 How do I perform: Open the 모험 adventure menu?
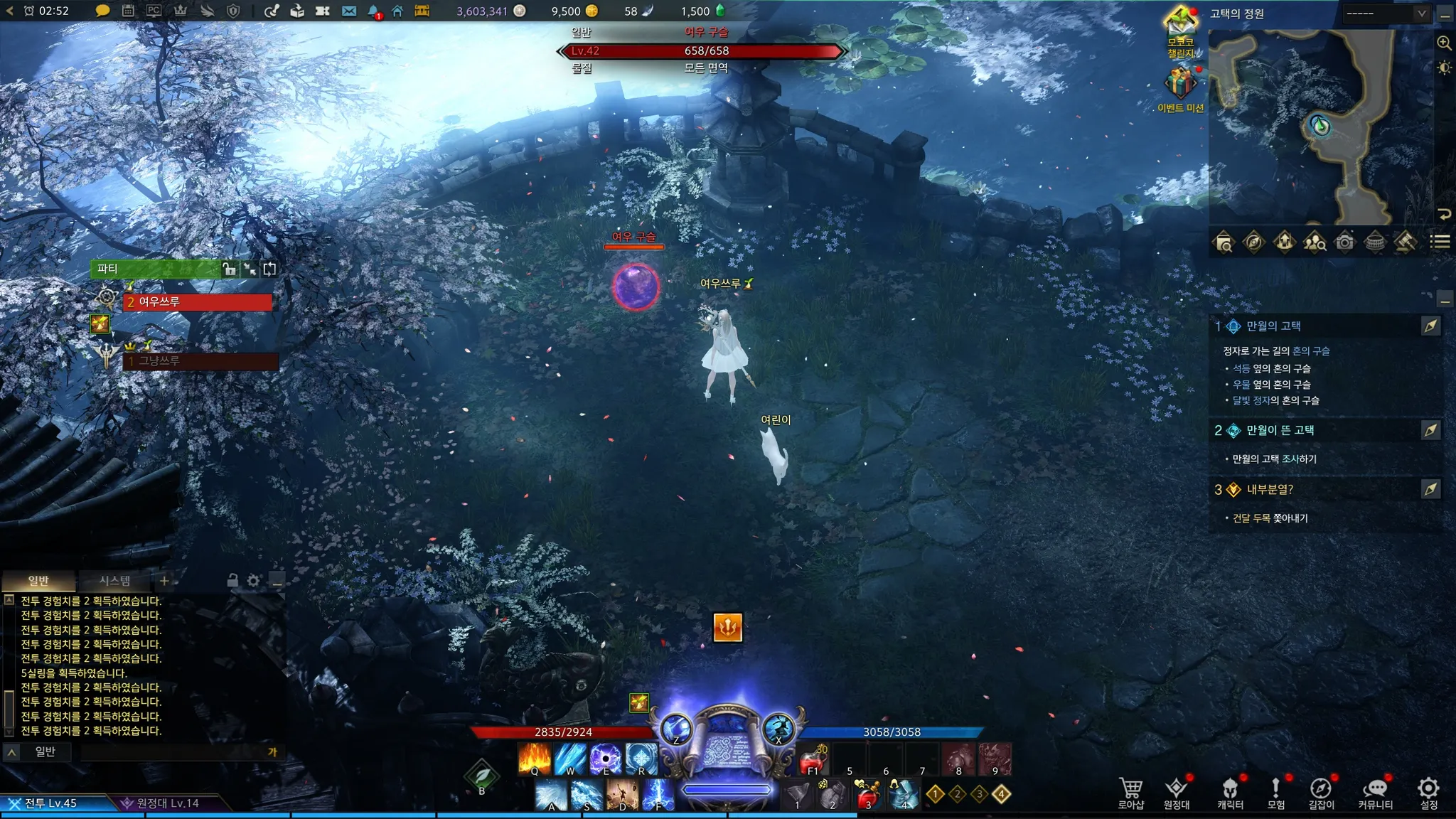point(1275,792)
